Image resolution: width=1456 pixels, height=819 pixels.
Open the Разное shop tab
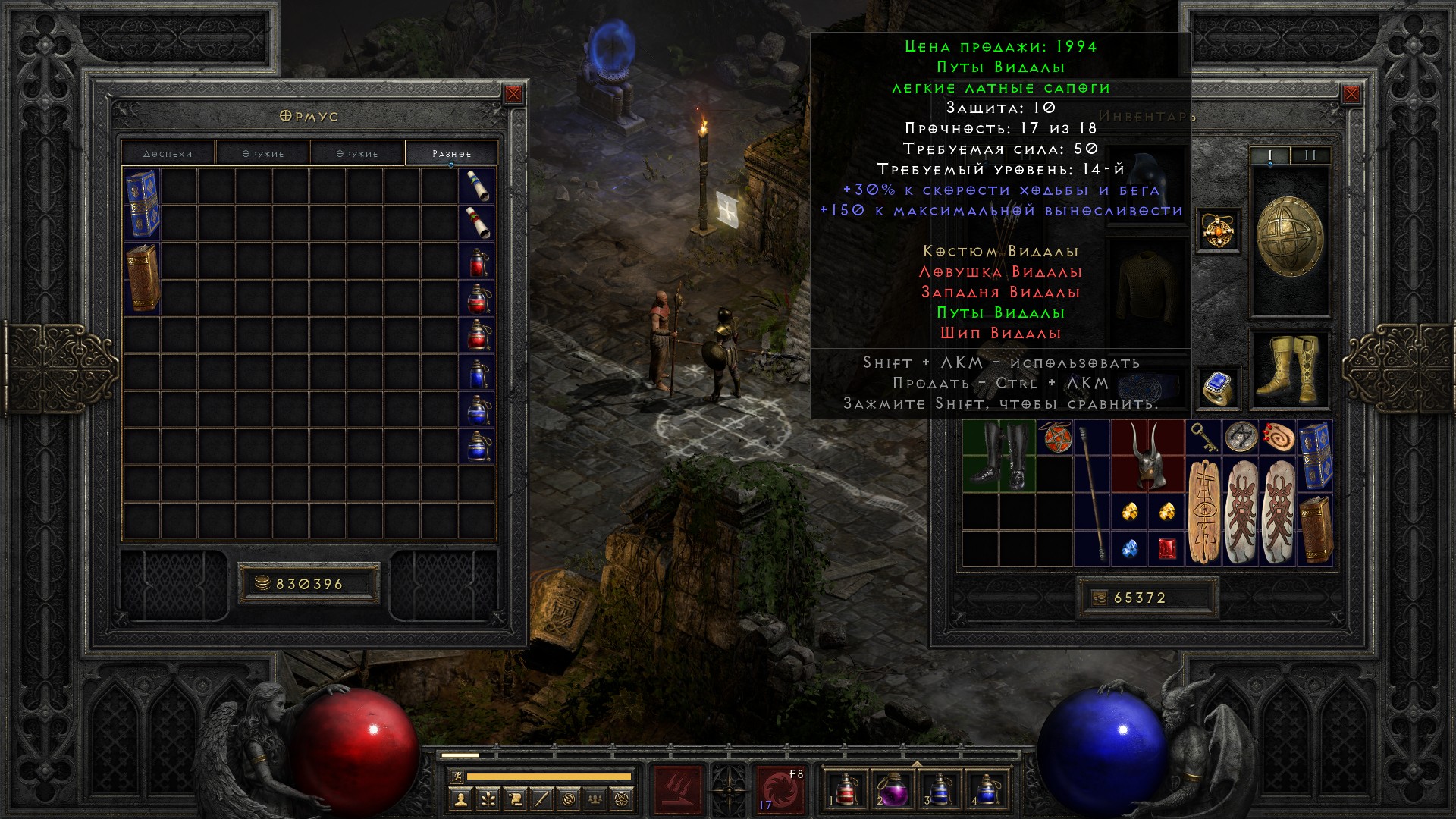coord(452,153)
